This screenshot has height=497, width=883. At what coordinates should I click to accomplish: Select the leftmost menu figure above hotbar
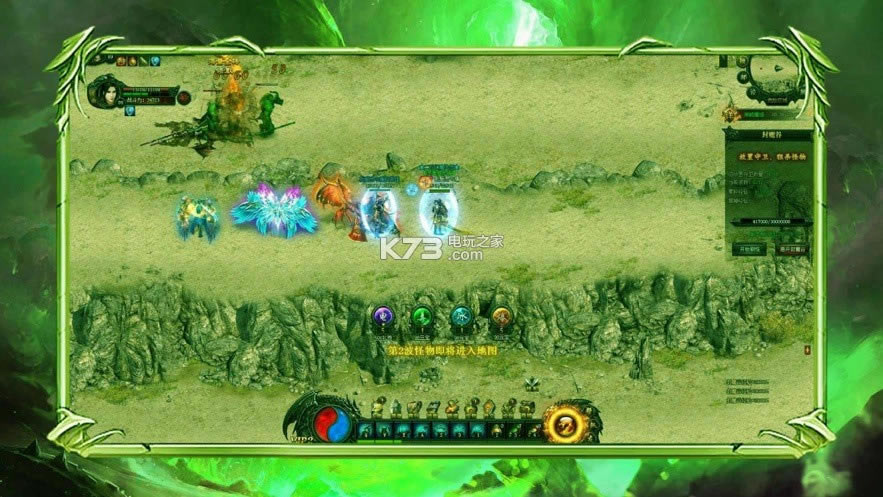point(378,408)
